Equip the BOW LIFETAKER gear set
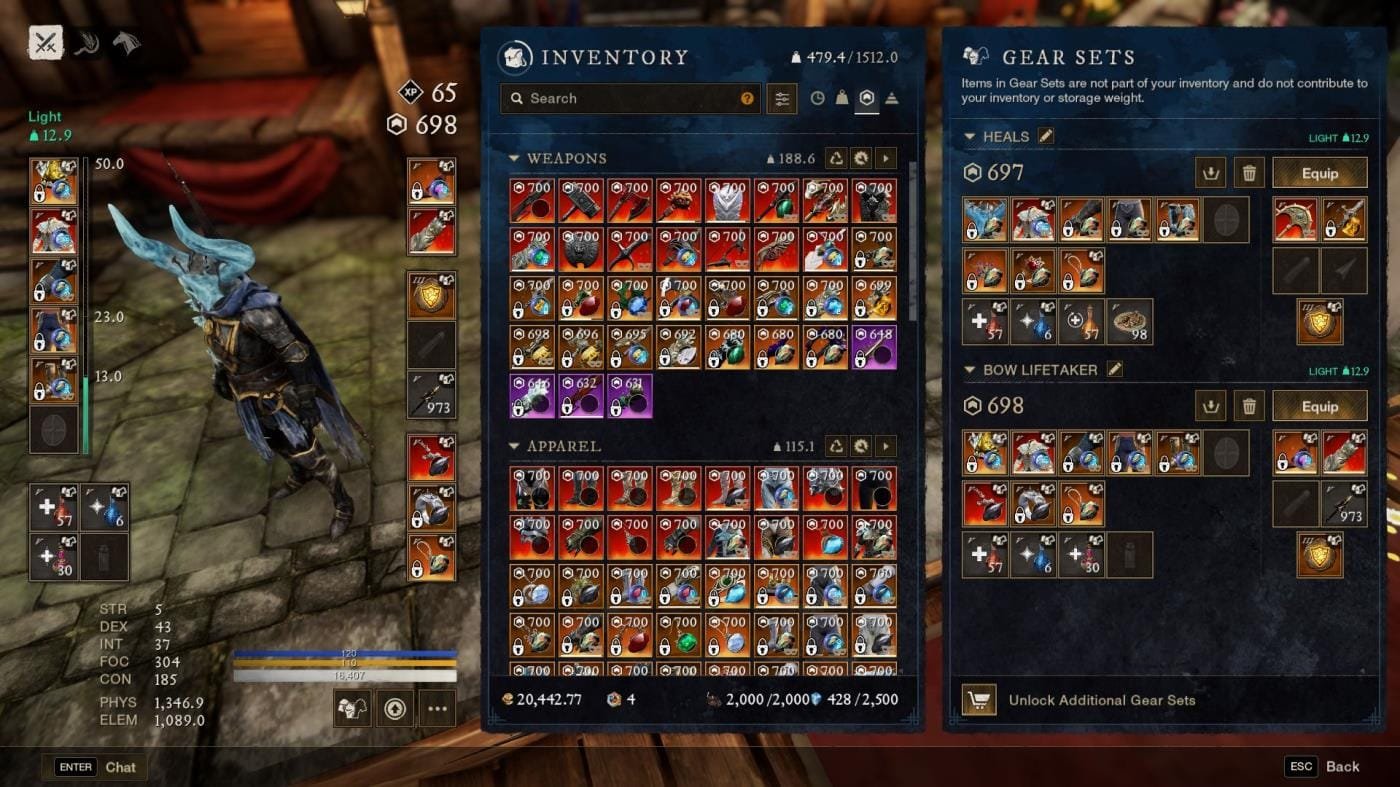Image resolution: width=1400 pixels, height=787 pixels. 1319,406
